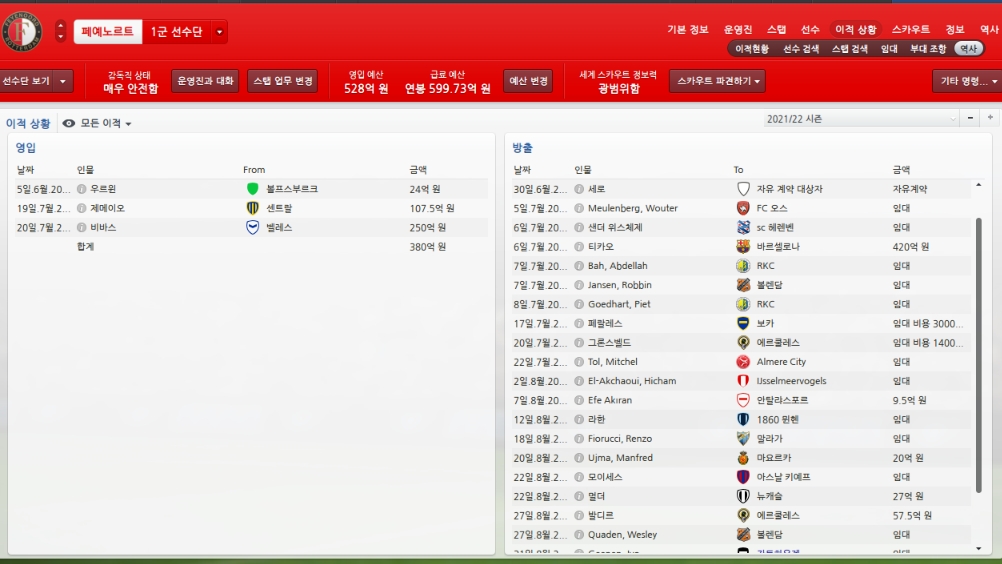
Task: Select the 선수 검색 sub-tab
Action: 801,48
